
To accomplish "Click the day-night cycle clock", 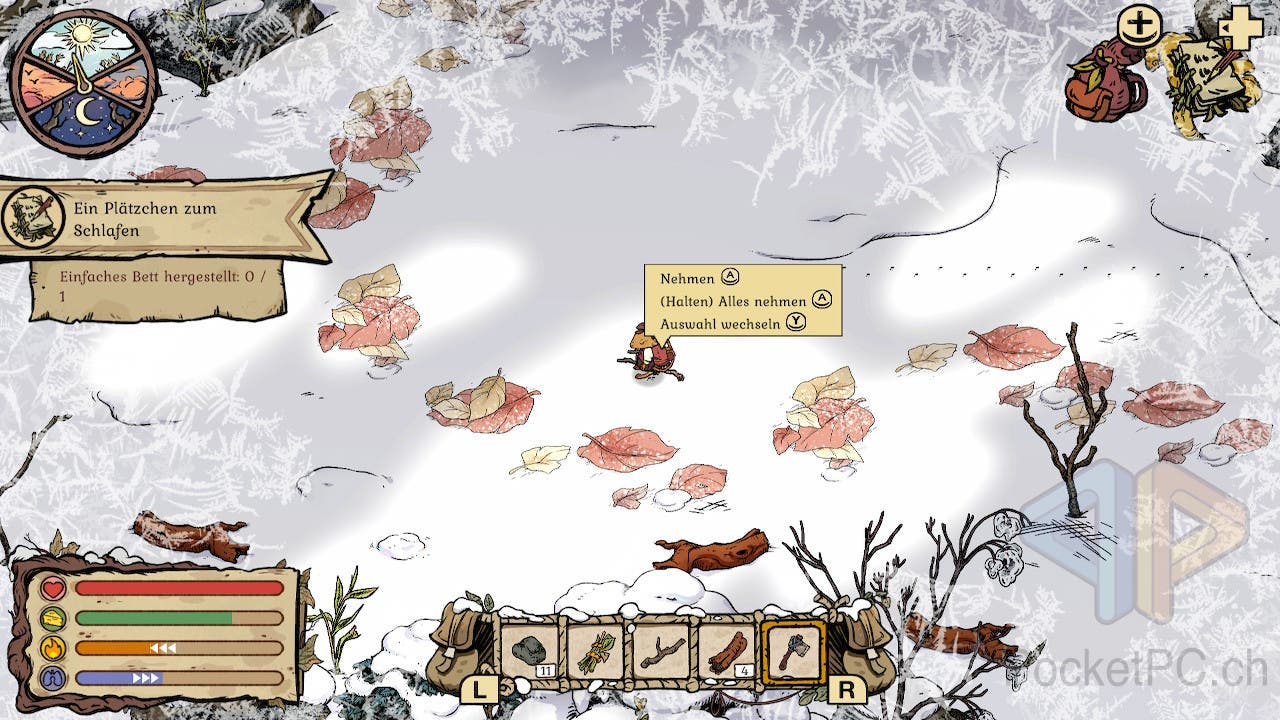I will tap(82, 84).
